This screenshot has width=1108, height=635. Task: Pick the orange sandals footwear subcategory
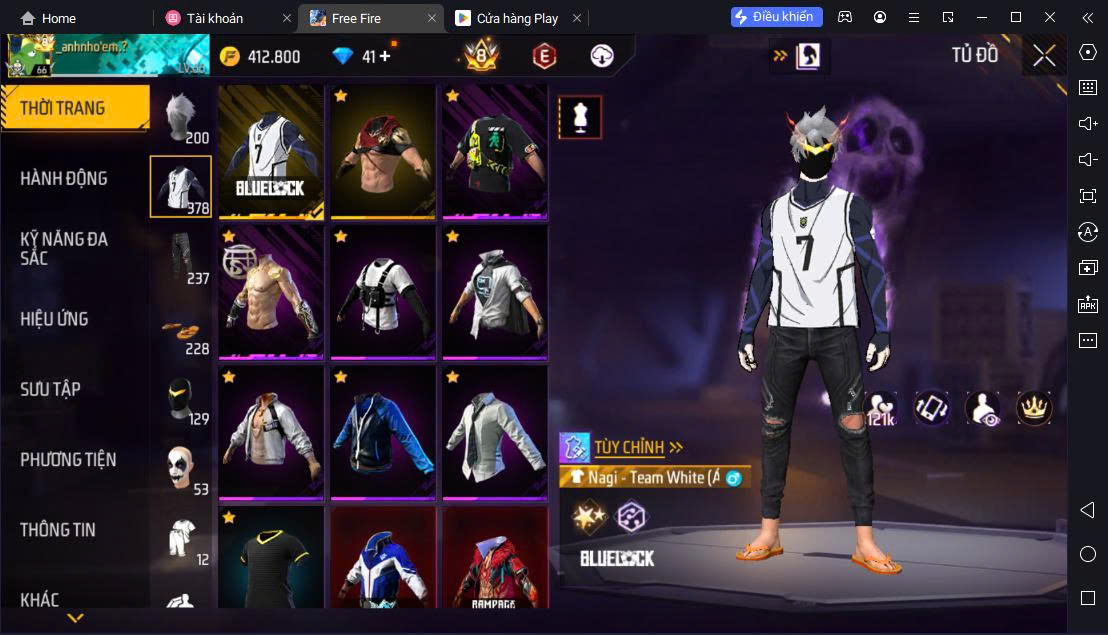click(x=180, y=329)
